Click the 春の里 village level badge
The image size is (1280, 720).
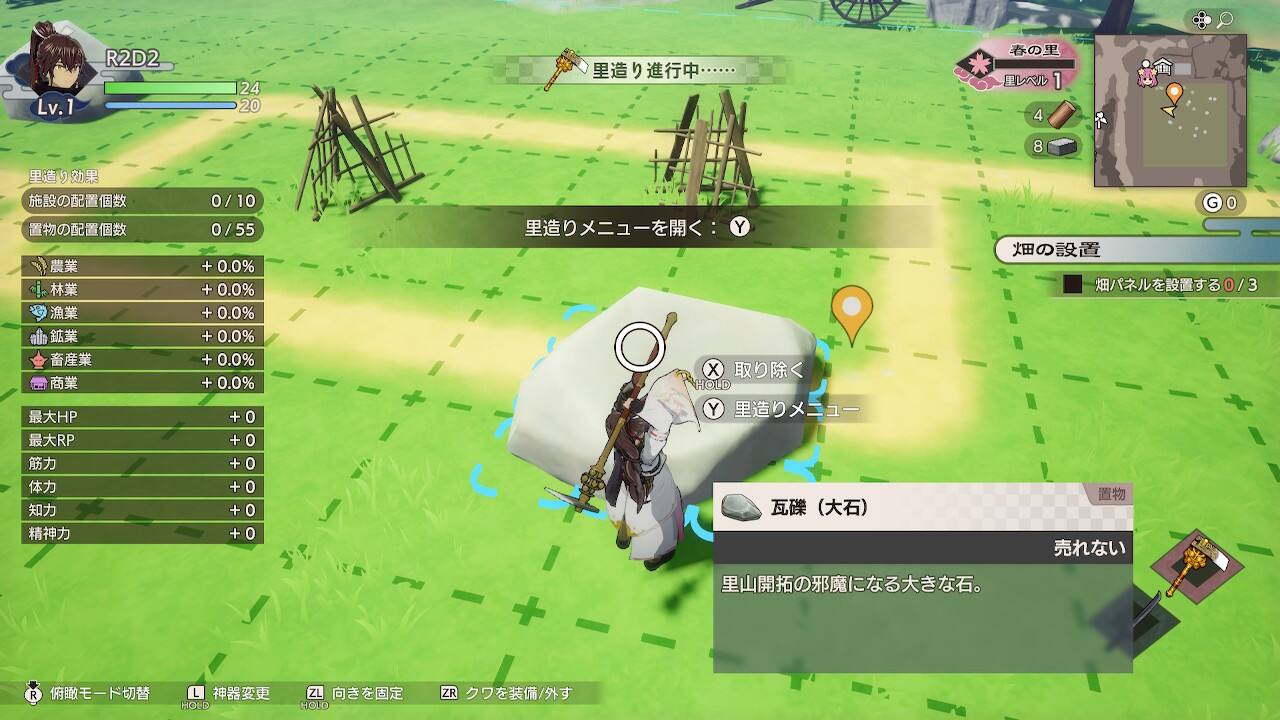pyautogui.click(x=1016, y=65)
